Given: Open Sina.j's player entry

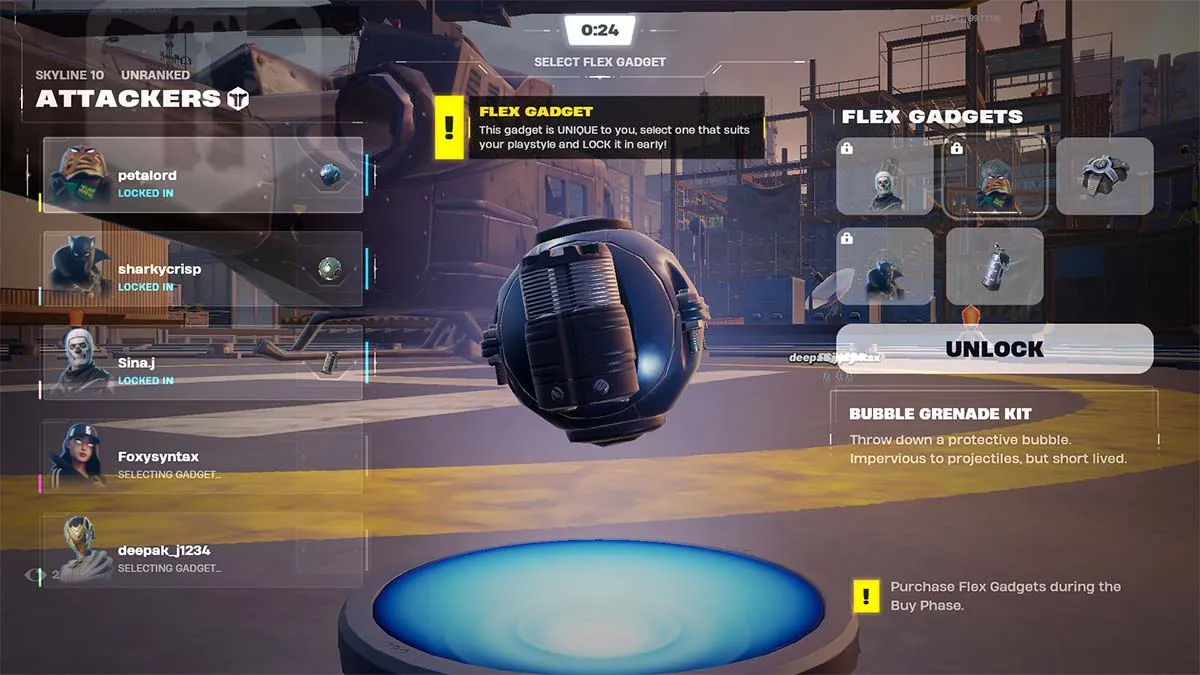Looking at the screenshot, I should 203,363.
